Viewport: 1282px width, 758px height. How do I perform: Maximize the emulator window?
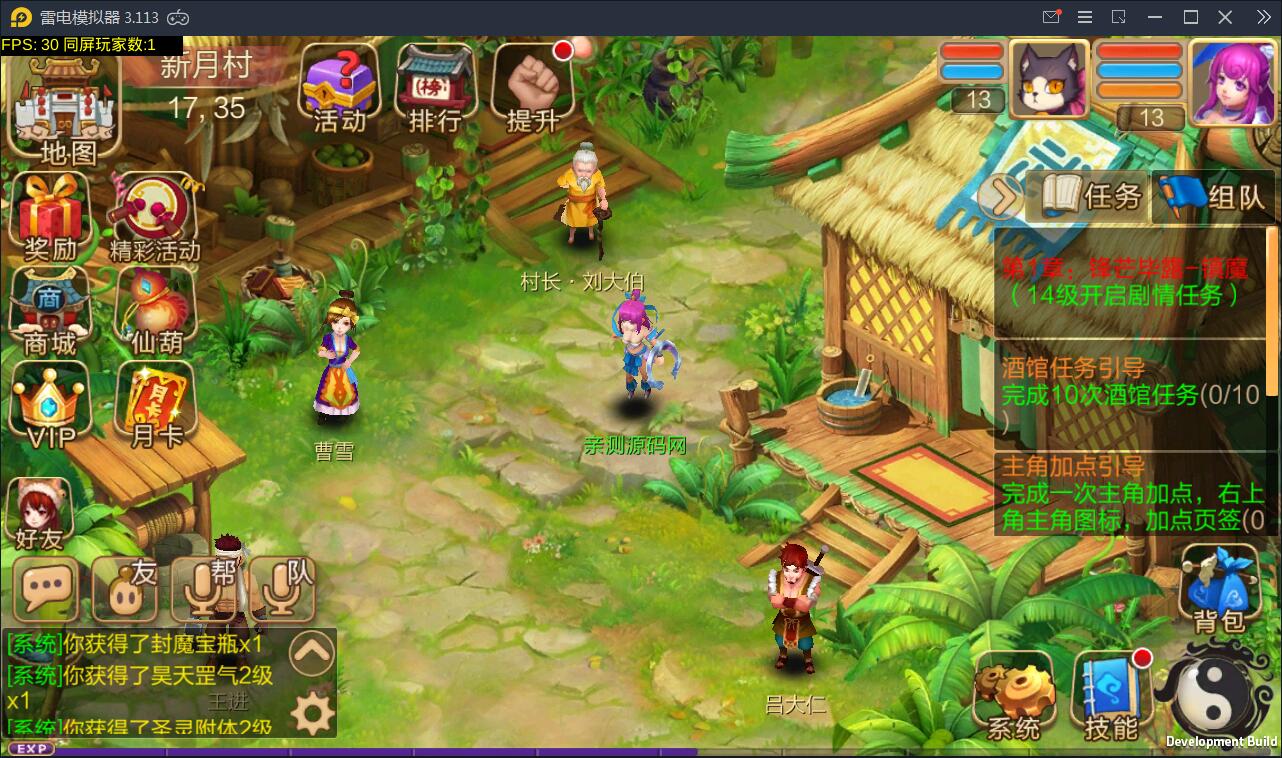[x=1191, y=17]
